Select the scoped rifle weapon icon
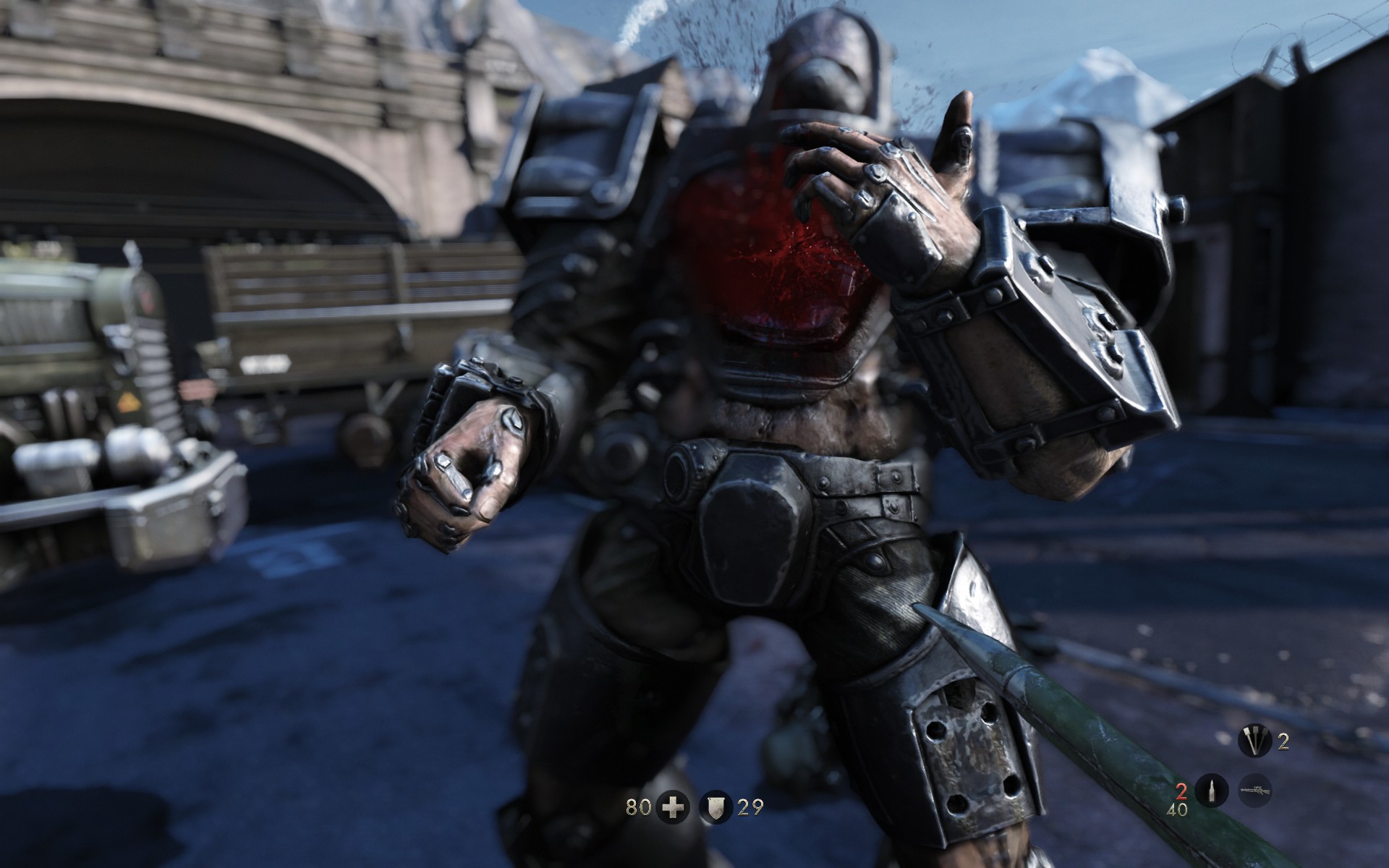Screen dimensions: 1389x868 click(1254, 789)
